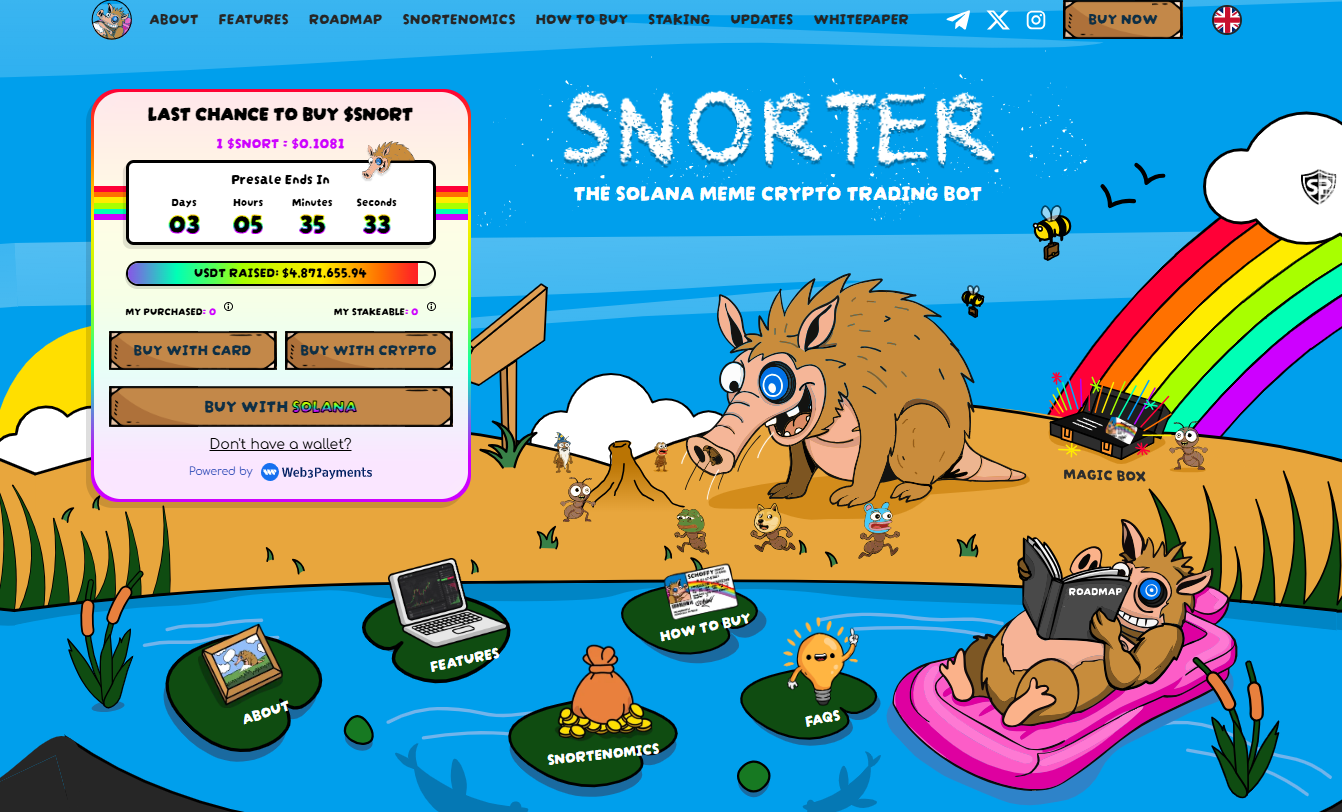Open the Telegram social icon
1342x812 pixels.
[x=957, y=18]
